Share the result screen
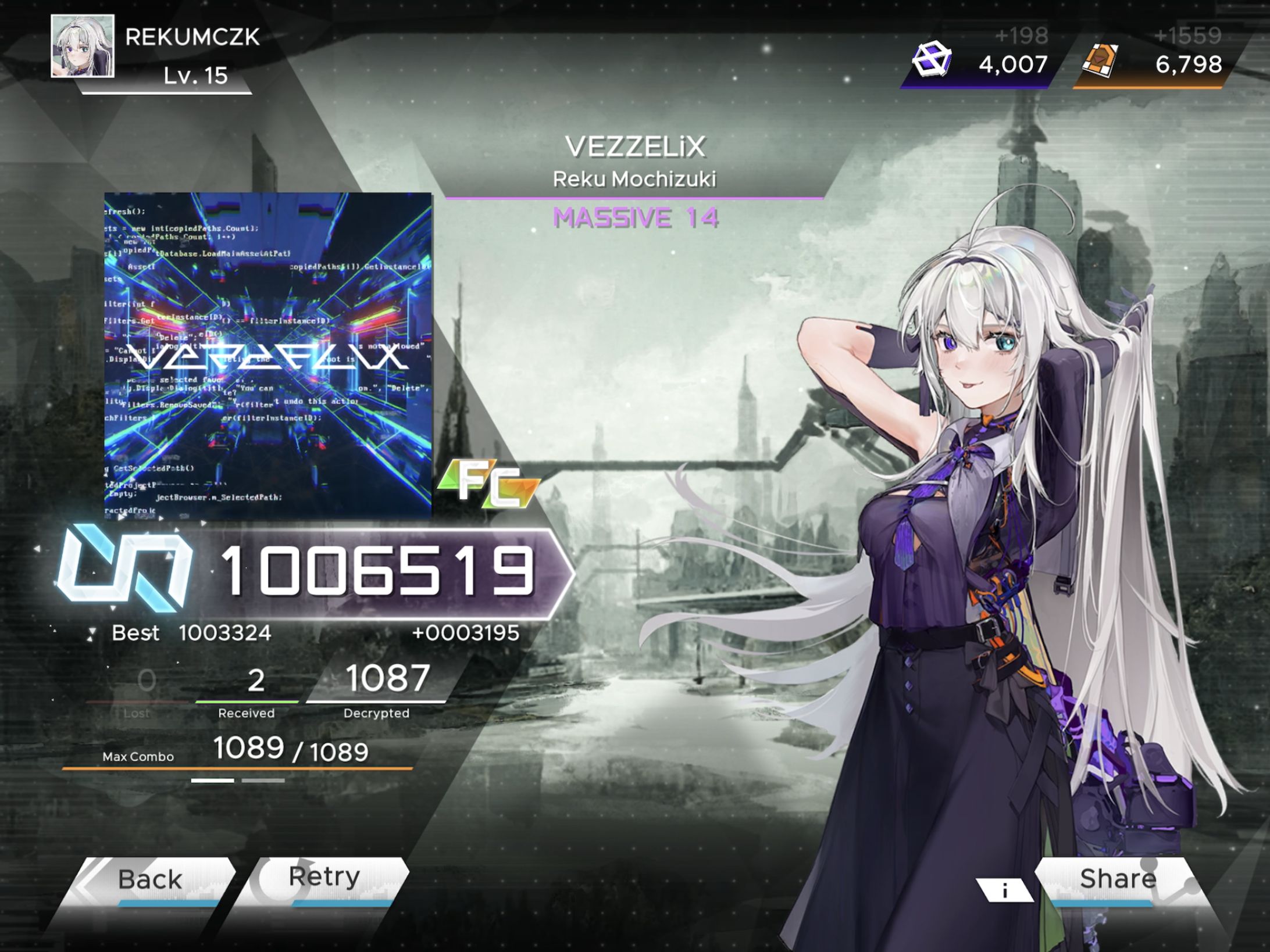Viewport: 1270px width, 952px height. (1116, 880)
